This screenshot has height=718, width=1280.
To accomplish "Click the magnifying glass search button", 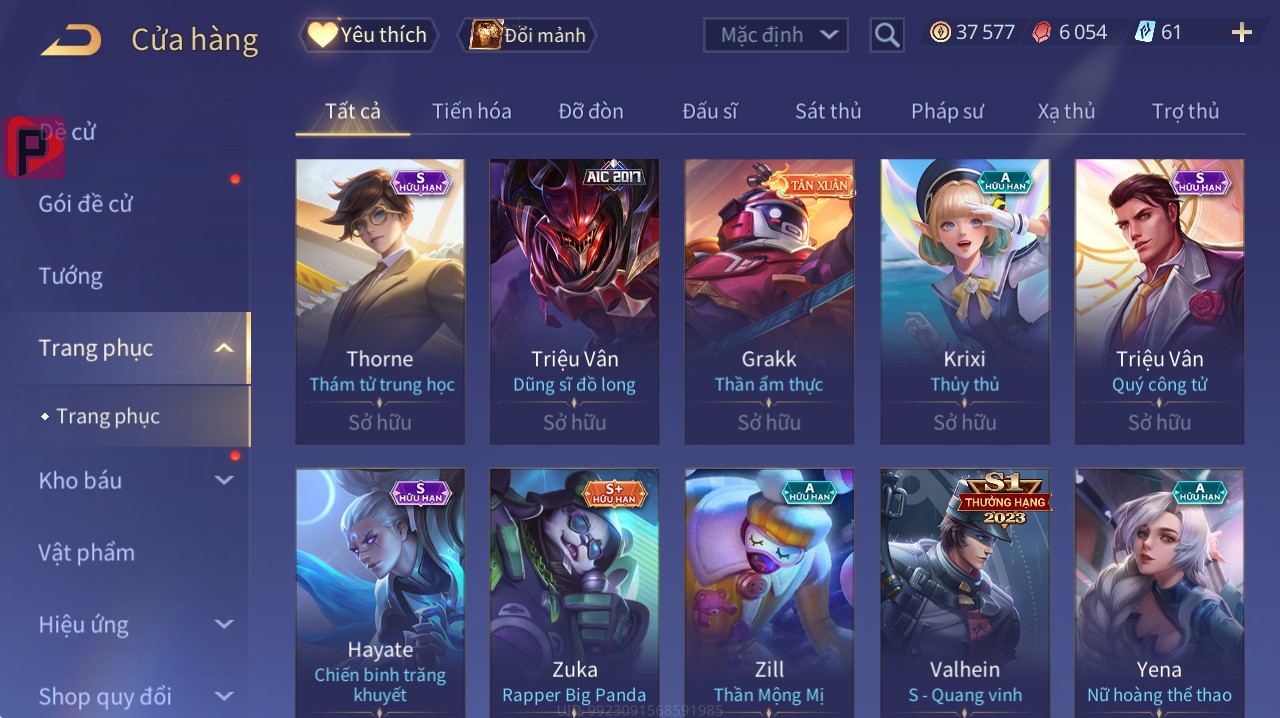I will coord(886,35).
